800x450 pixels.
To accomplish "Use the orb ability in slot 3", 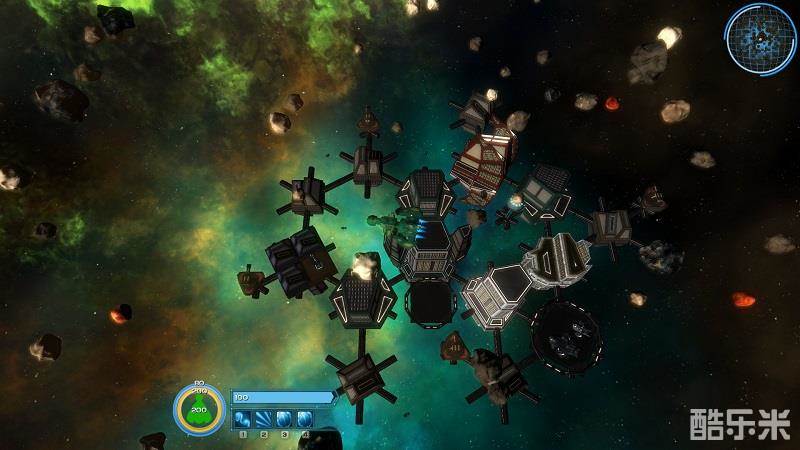I will pos(284,419).
